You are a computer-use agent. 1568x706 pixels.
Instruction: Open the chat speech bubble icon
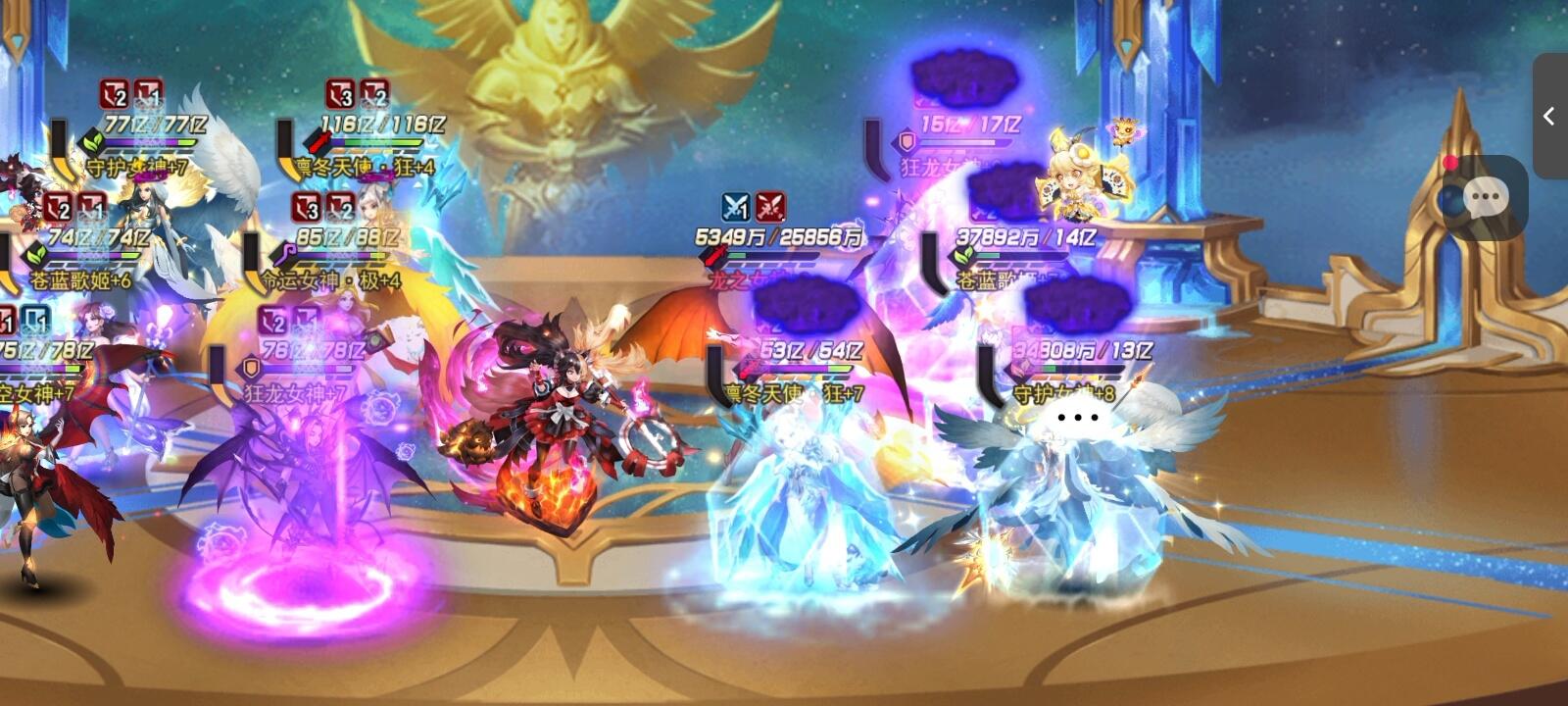coord(1485,199)
